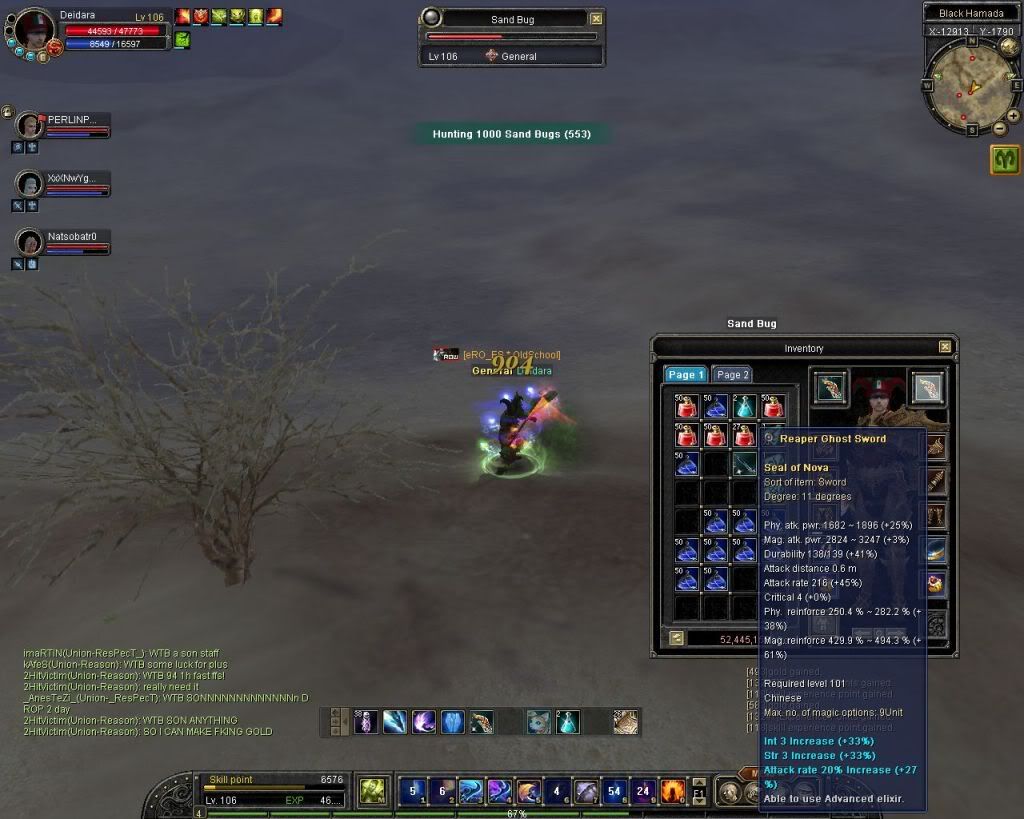1024x819 pixels.
Task: Close the Sand Bug target frame
Action: click(x=596, y=18)
